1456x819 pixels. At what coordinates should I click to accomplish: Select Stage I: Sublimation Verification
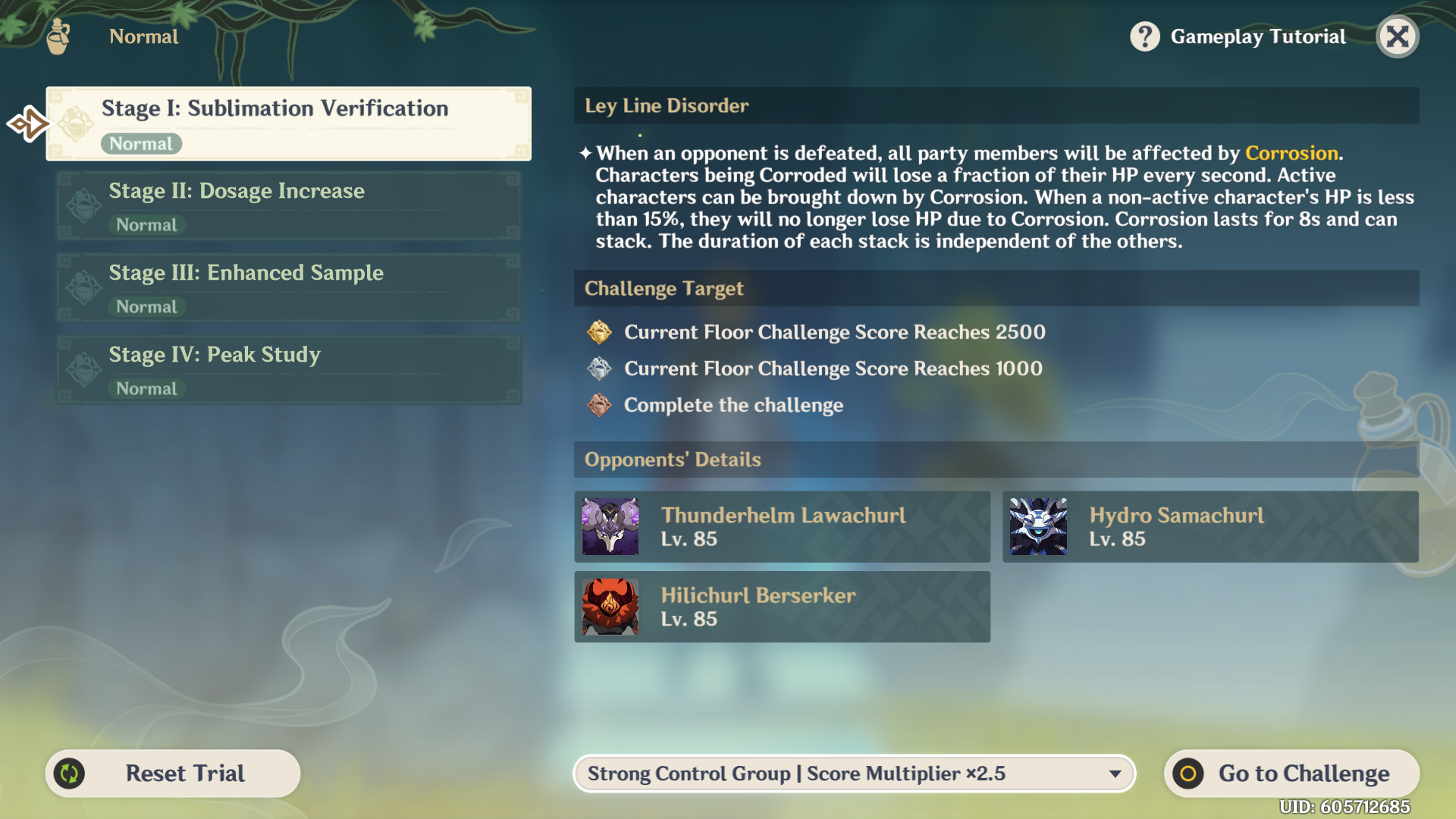[288, 124]
